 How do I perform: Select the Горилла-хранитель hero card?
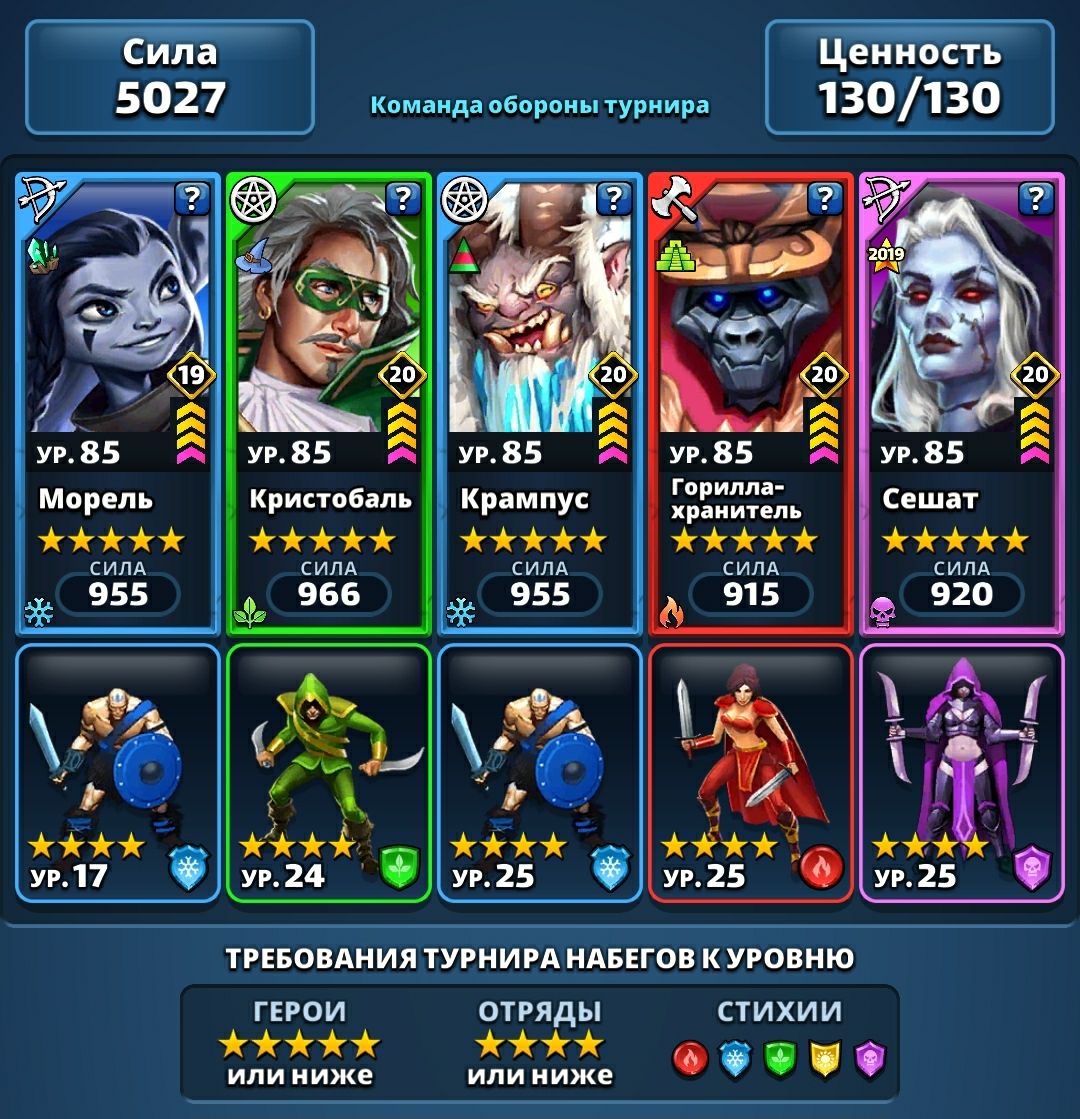(x=751, y=400)
